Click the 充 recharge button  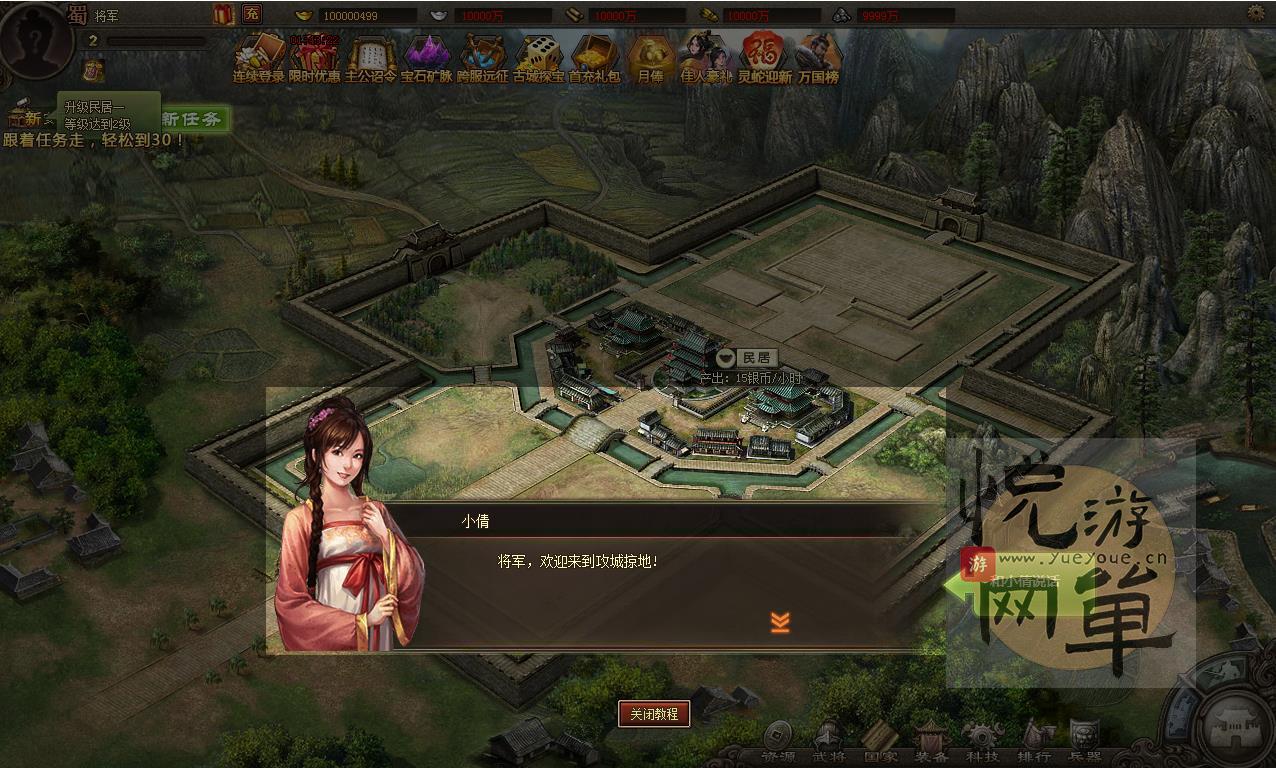(251, 14)
